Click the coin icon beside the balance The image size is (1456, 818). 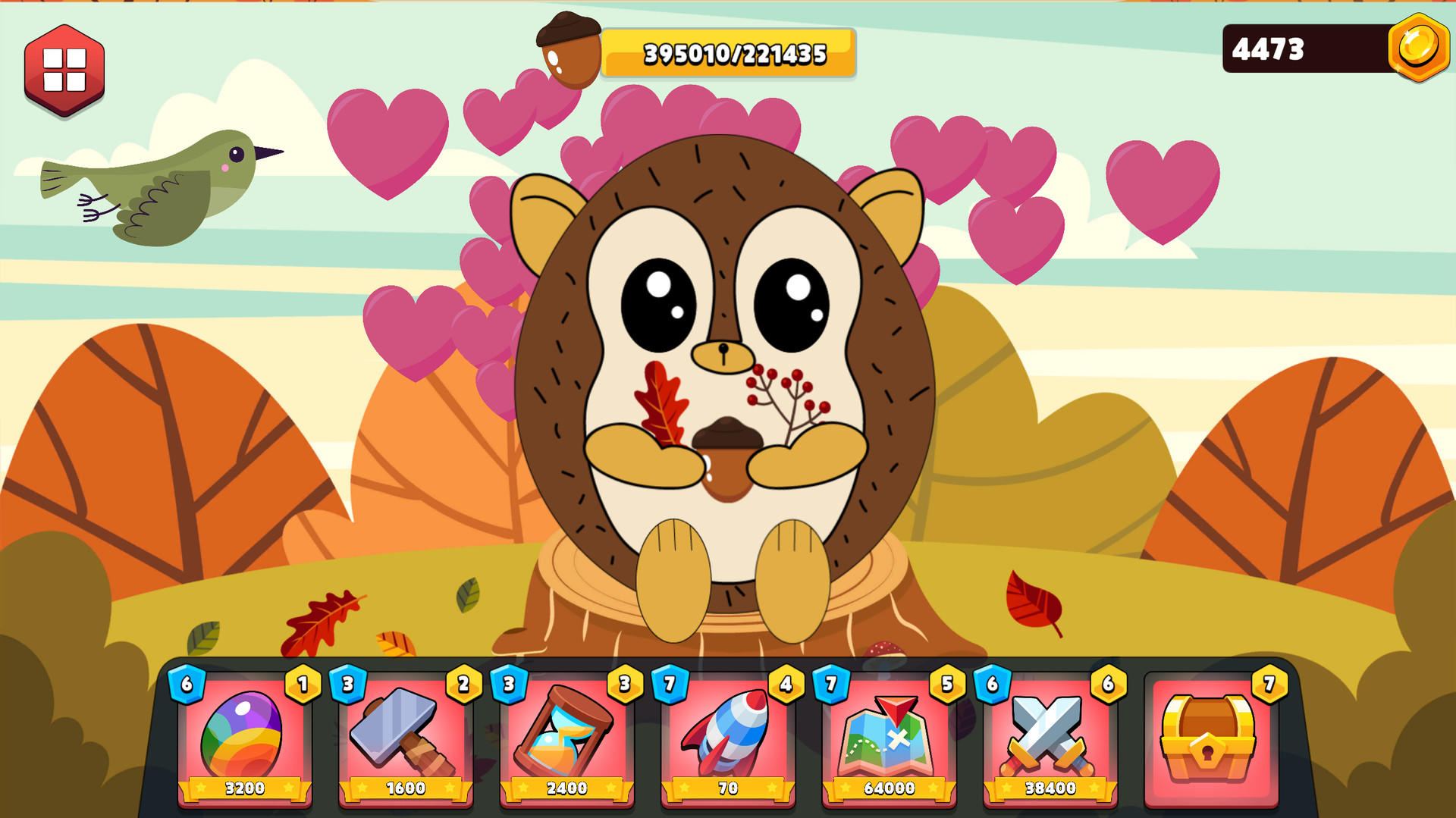(x=1420, y=49)
